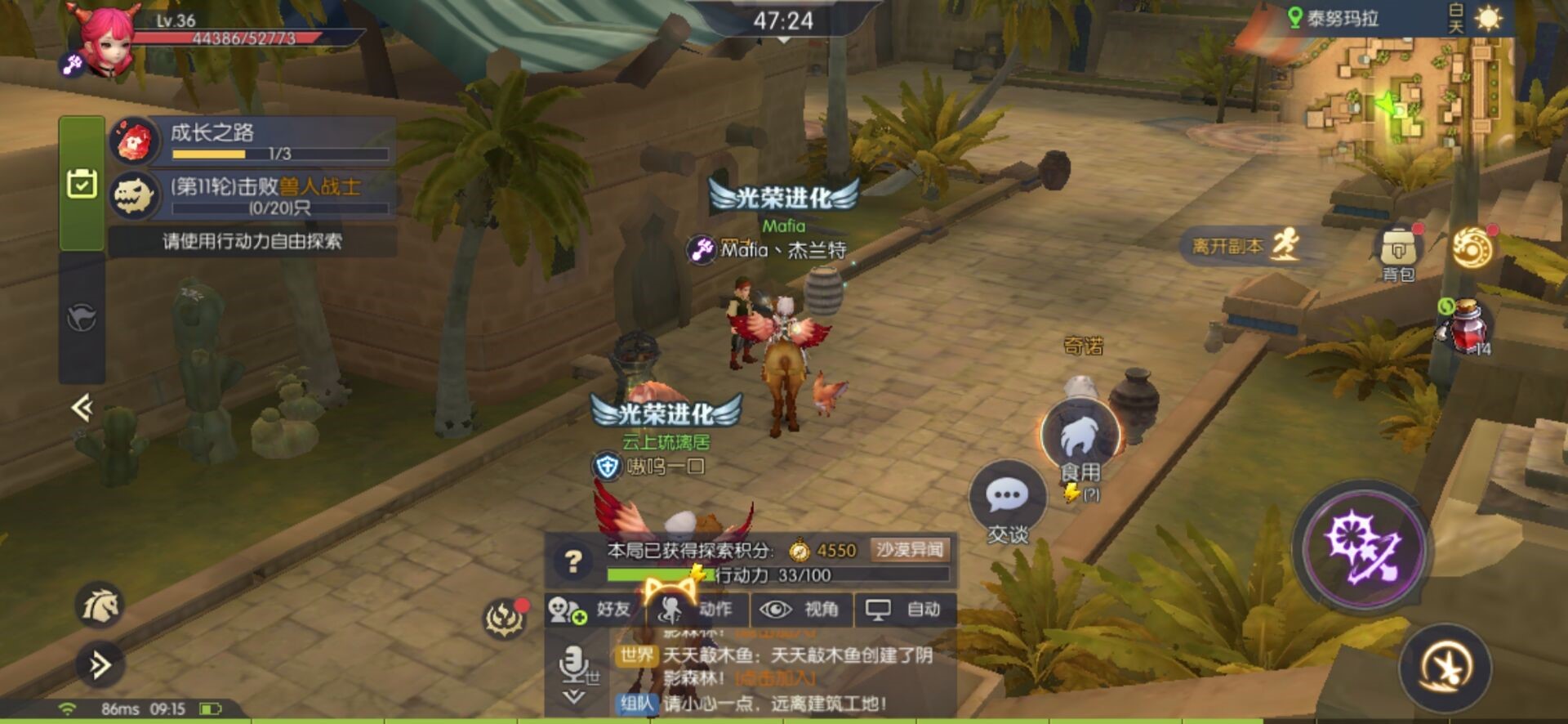Tap the mount horse icon
The image size is (1568, 724).
point(100,606)
